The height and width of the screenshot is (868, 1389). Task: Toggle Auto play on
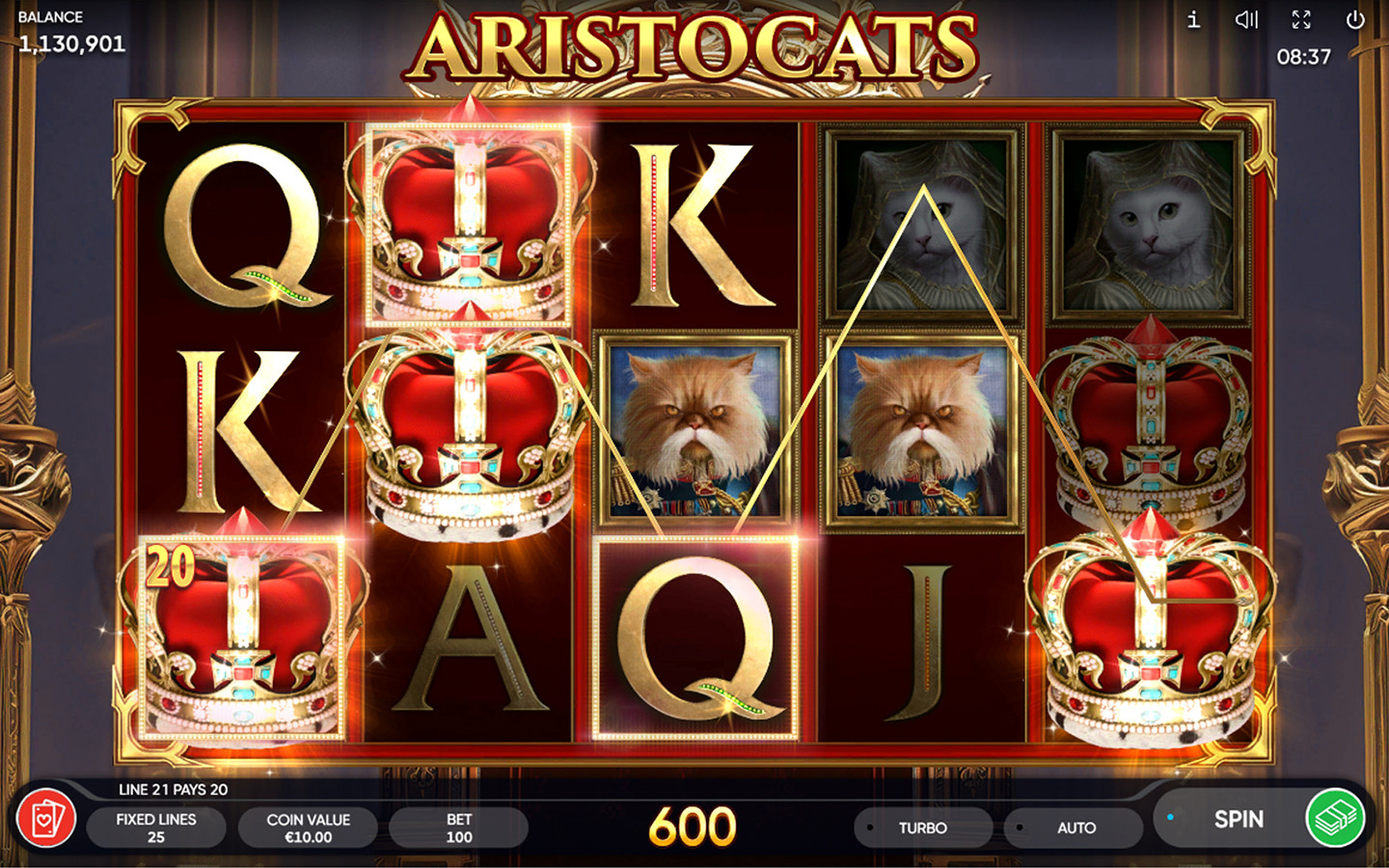[x=1072, y=827]
